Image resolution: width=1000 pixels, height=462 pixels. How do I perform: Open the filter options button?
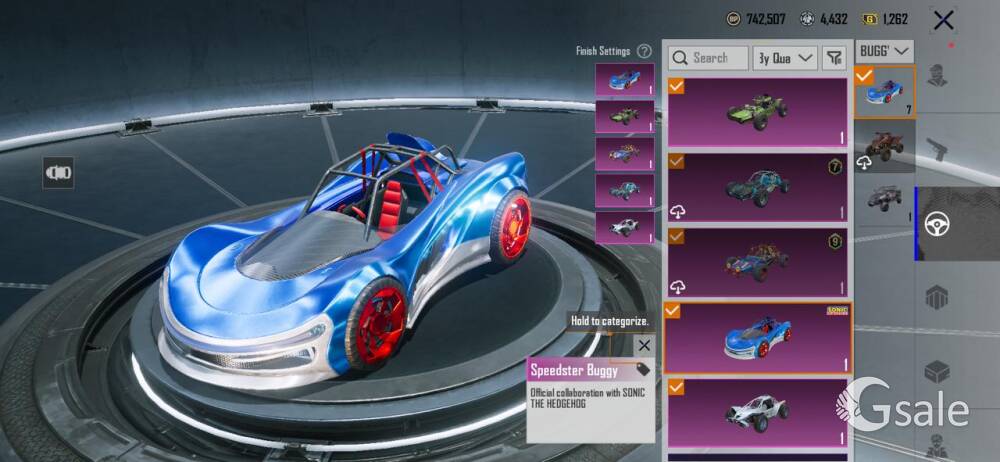[834, 58]
